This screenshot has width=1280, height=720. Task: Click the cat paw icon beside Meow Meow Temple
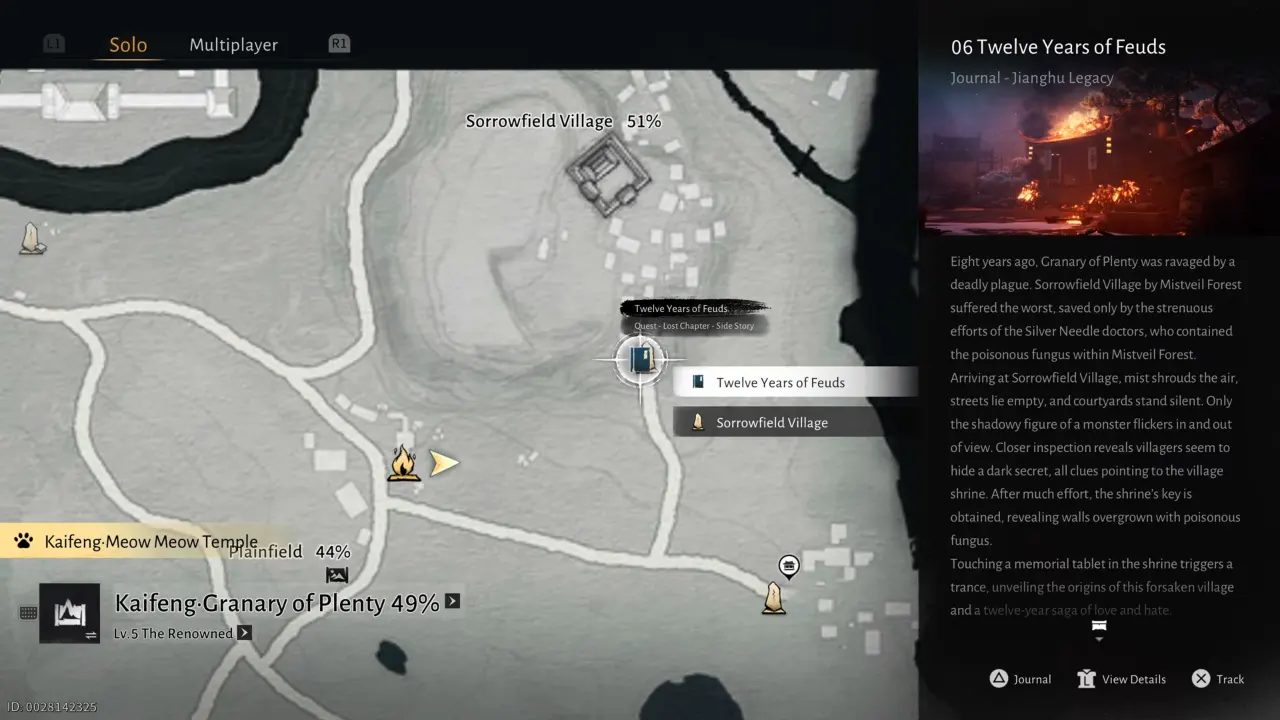[x=21, y=541]
